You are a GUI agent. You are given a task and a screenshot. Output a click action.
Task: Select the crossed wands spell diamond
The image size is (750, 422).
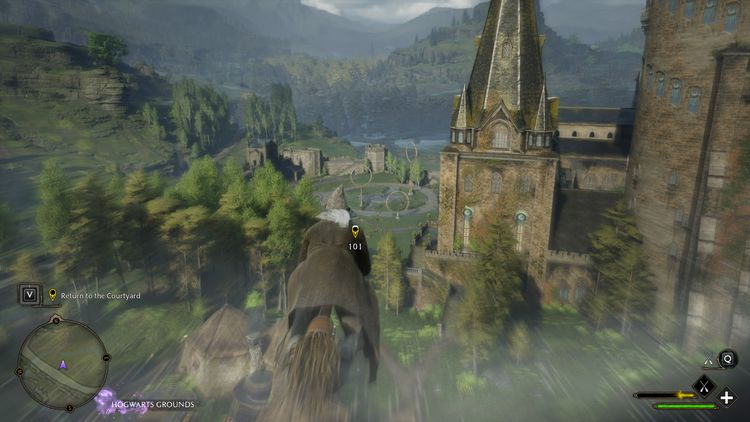click(703, 384)
